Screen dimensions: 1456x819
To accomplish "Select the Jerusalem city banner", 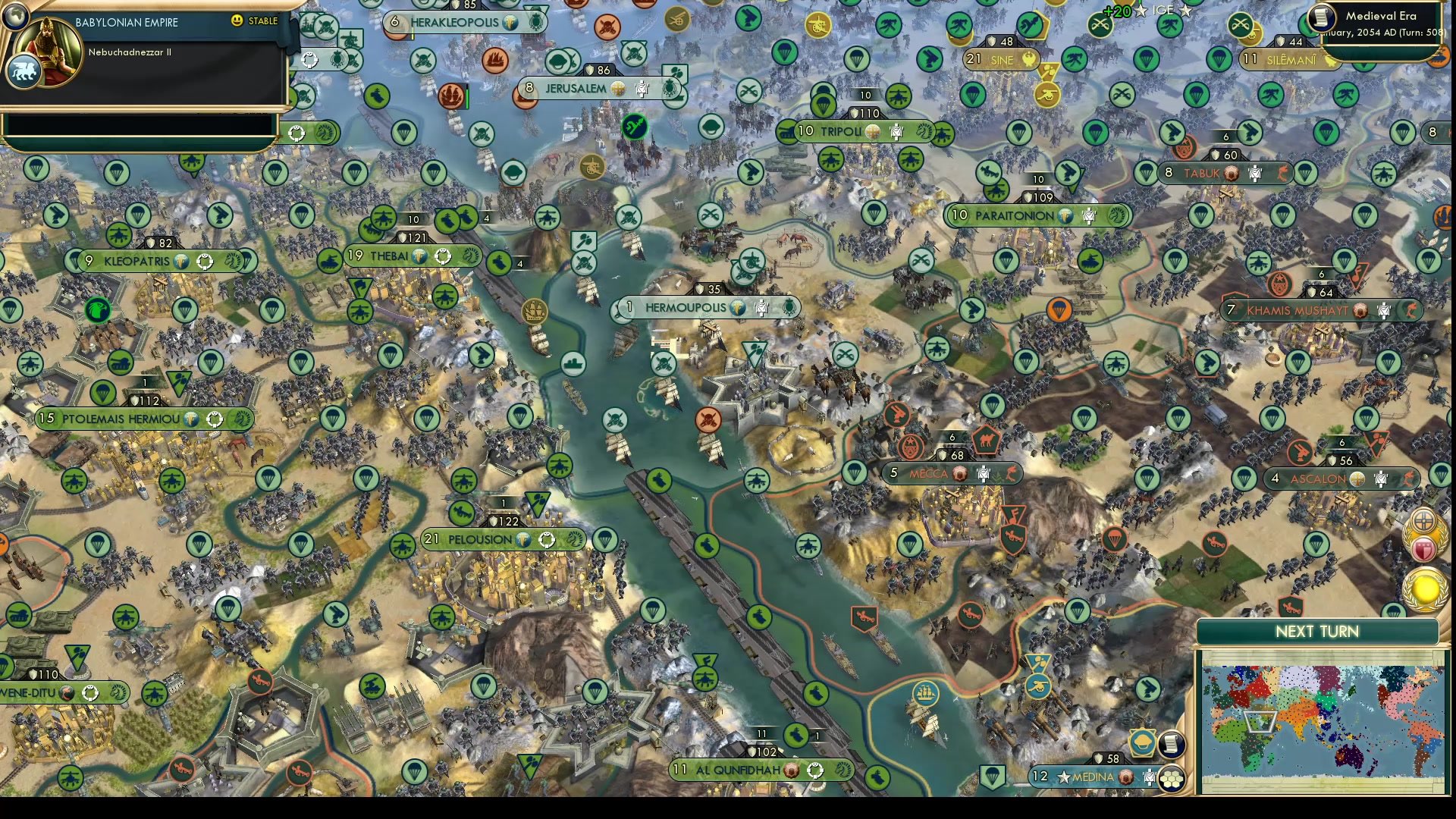I will click(x=578, y=87).
